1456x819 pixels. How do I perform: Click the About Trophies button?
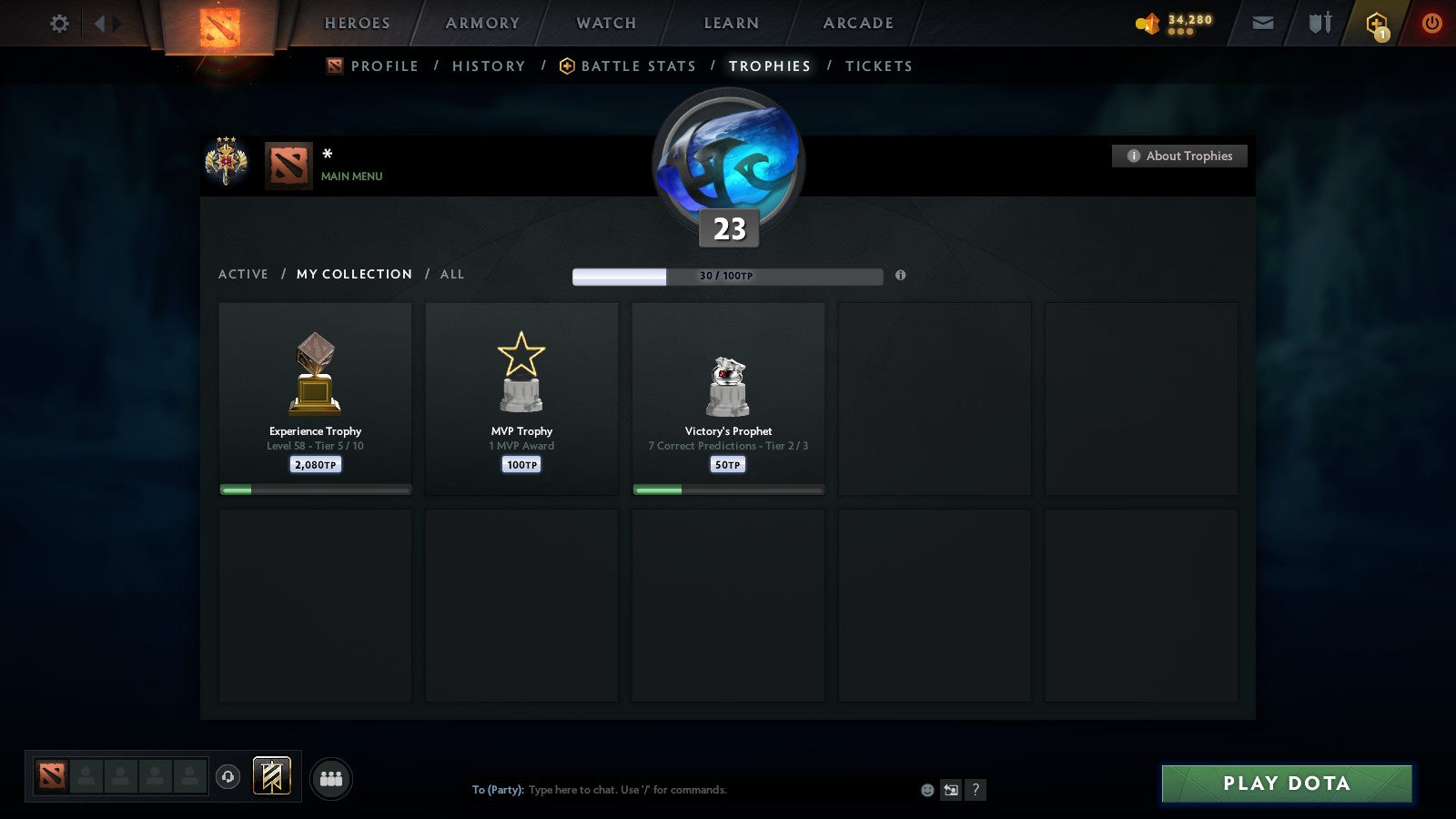1179,156
